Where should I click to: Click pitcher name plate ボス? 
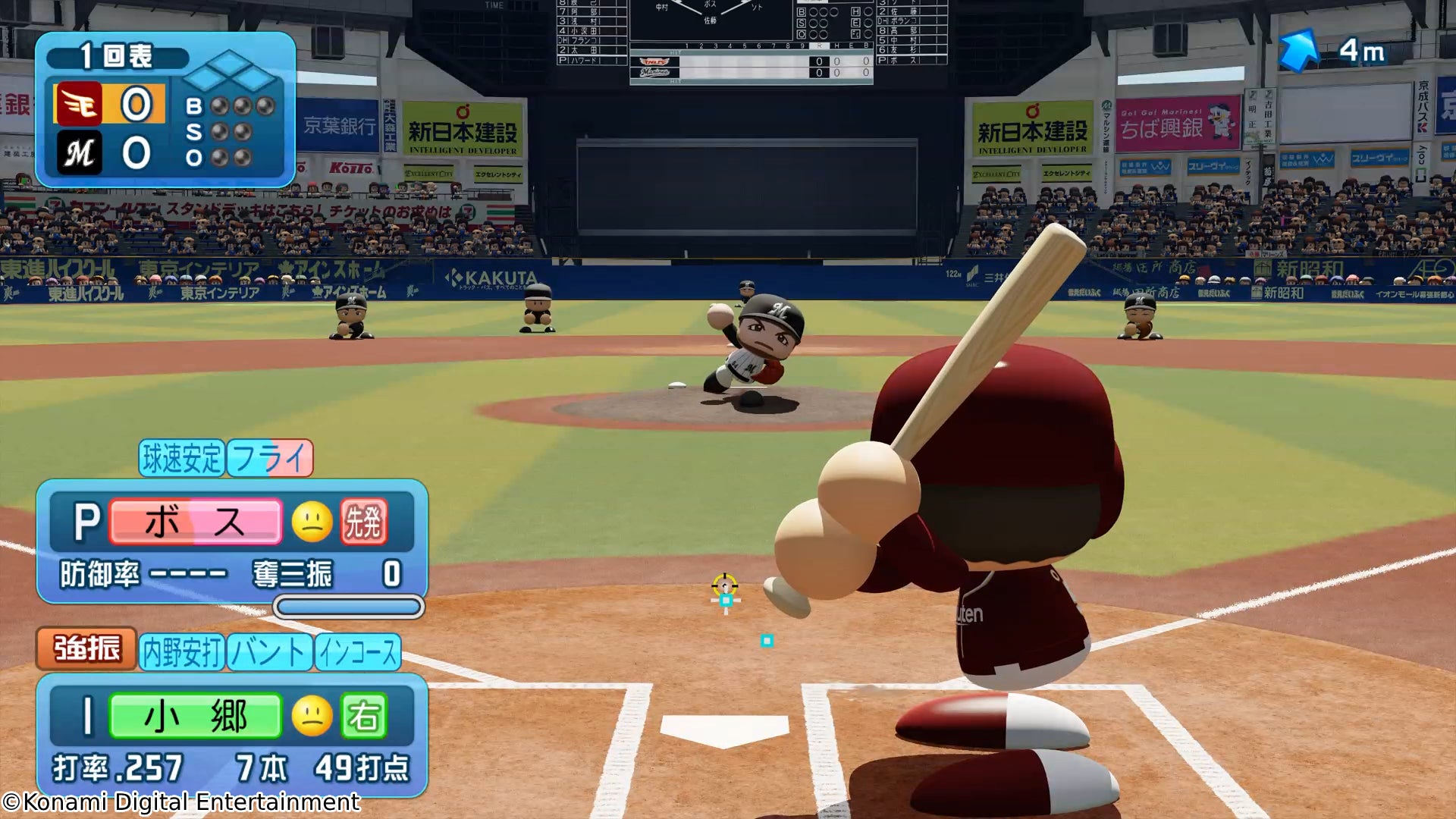point(196,522)
